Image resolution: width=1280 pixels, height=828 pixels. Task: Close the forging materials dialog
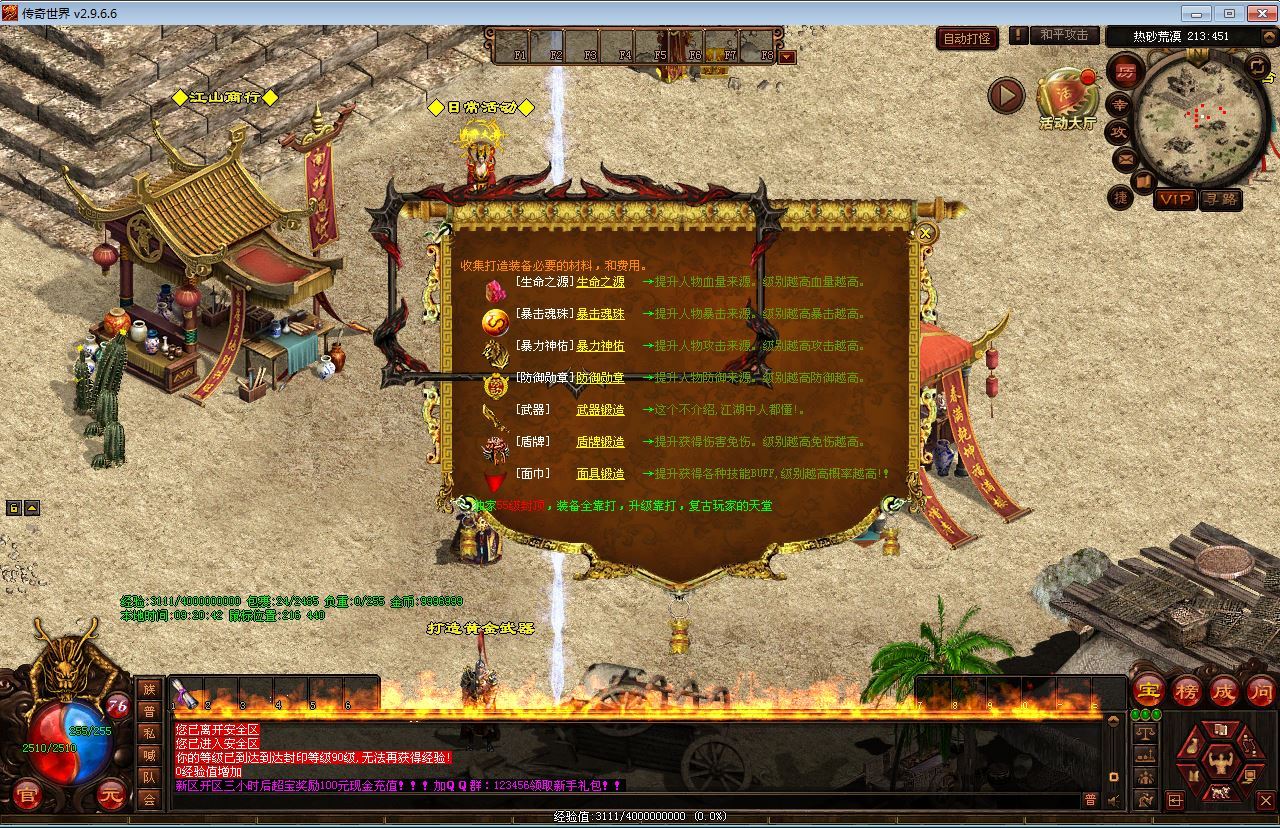click(926, 233)
